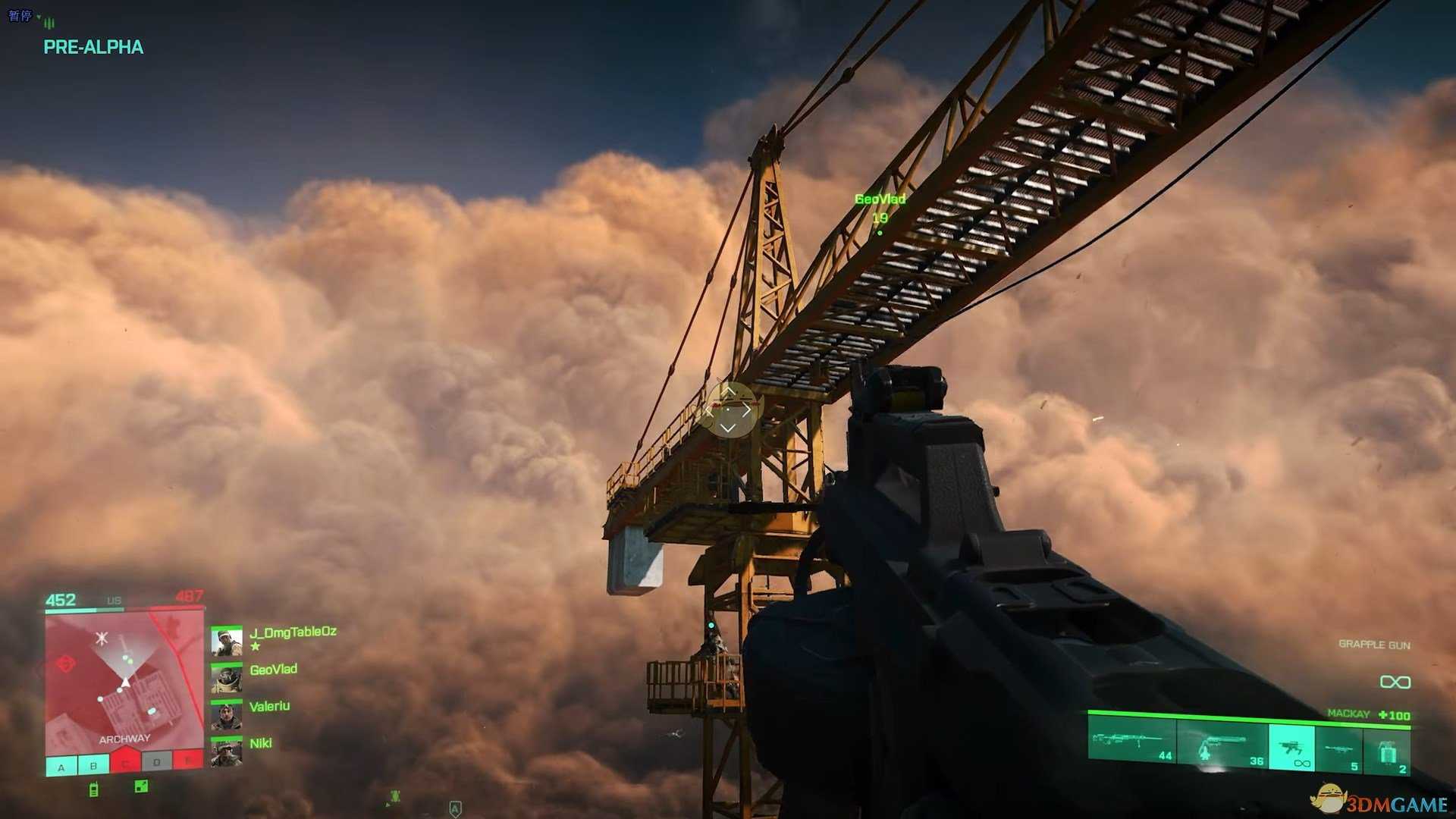
Task: Click squad member J_DmgTableOz portrait
Action: pyautogui.click(x=226, y=641)
